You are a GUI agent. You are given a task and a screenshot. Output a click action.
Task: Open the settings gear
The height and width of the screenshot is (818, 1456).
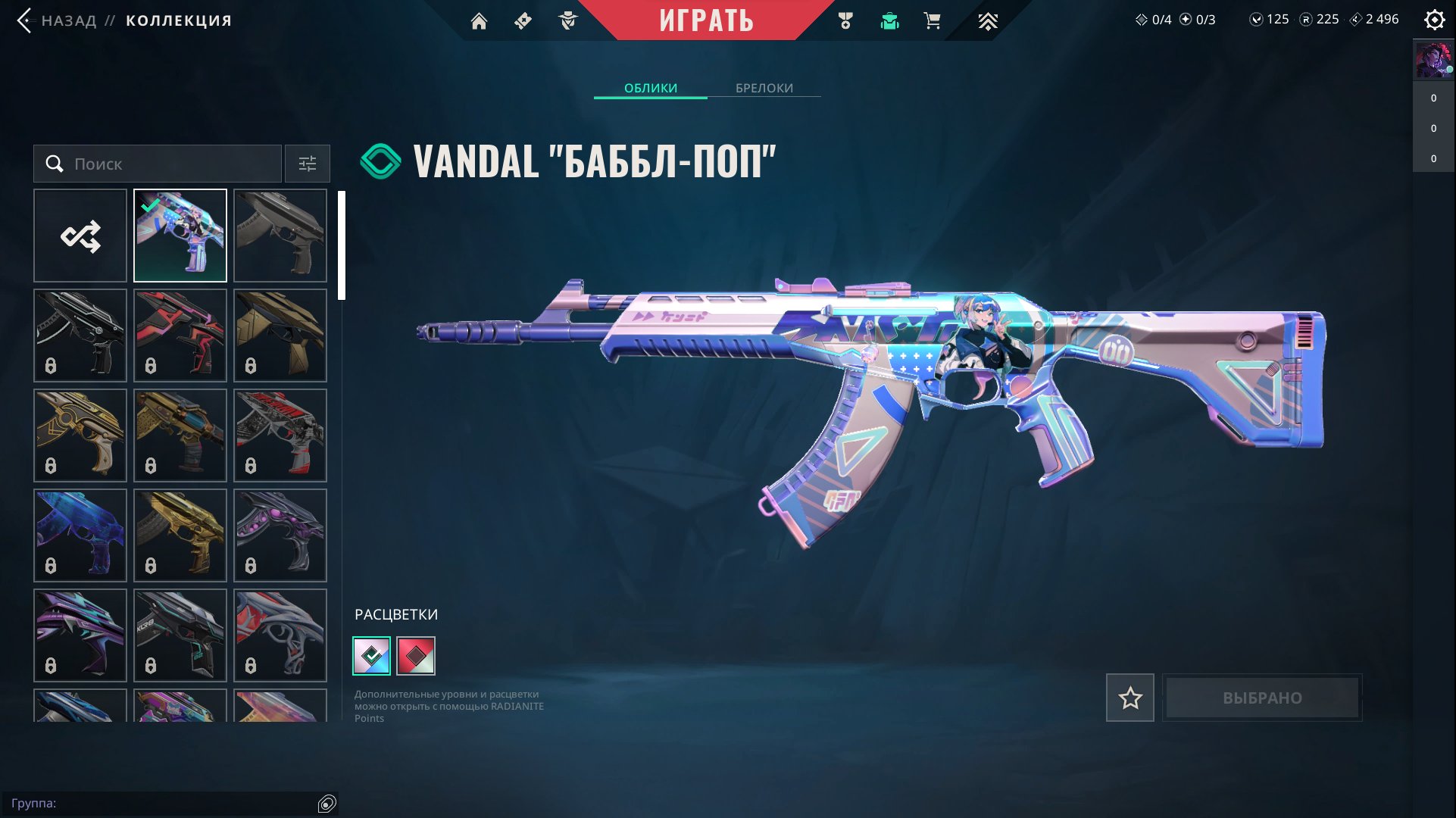(1434, 20)
